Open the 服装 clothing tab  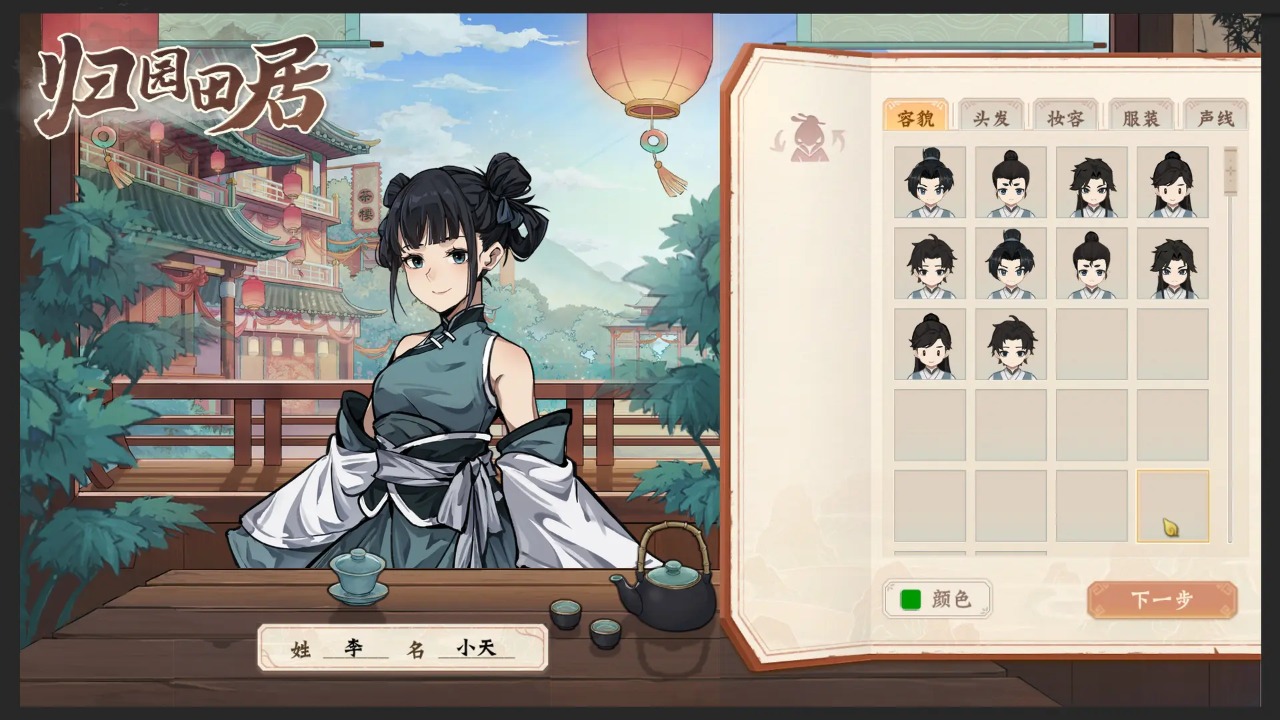coord(1139,117)
